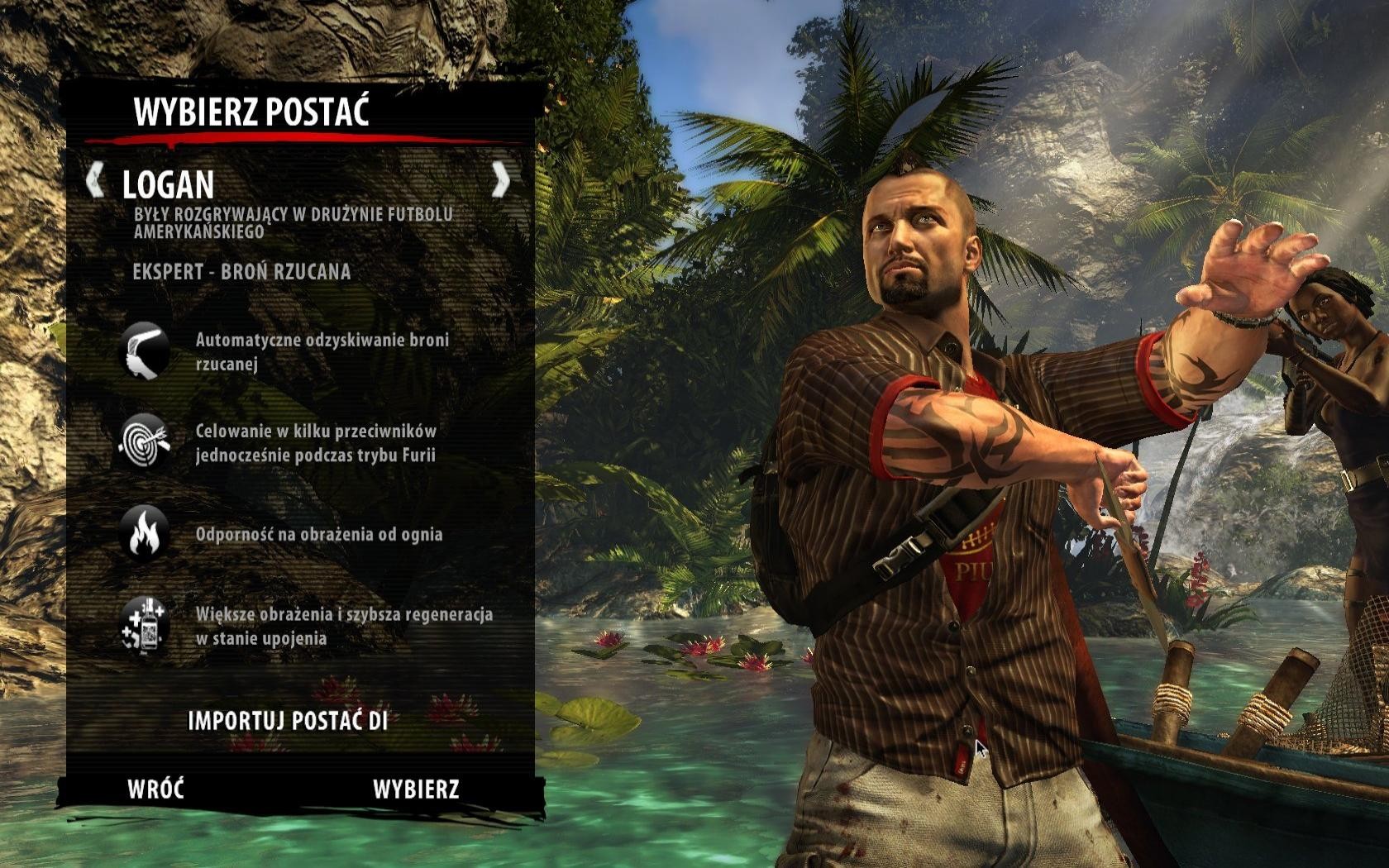This screenshot has height=868, width=1389.
Task: Click the target Fury-mode aiming icon
Action: (x=145, y=442)
